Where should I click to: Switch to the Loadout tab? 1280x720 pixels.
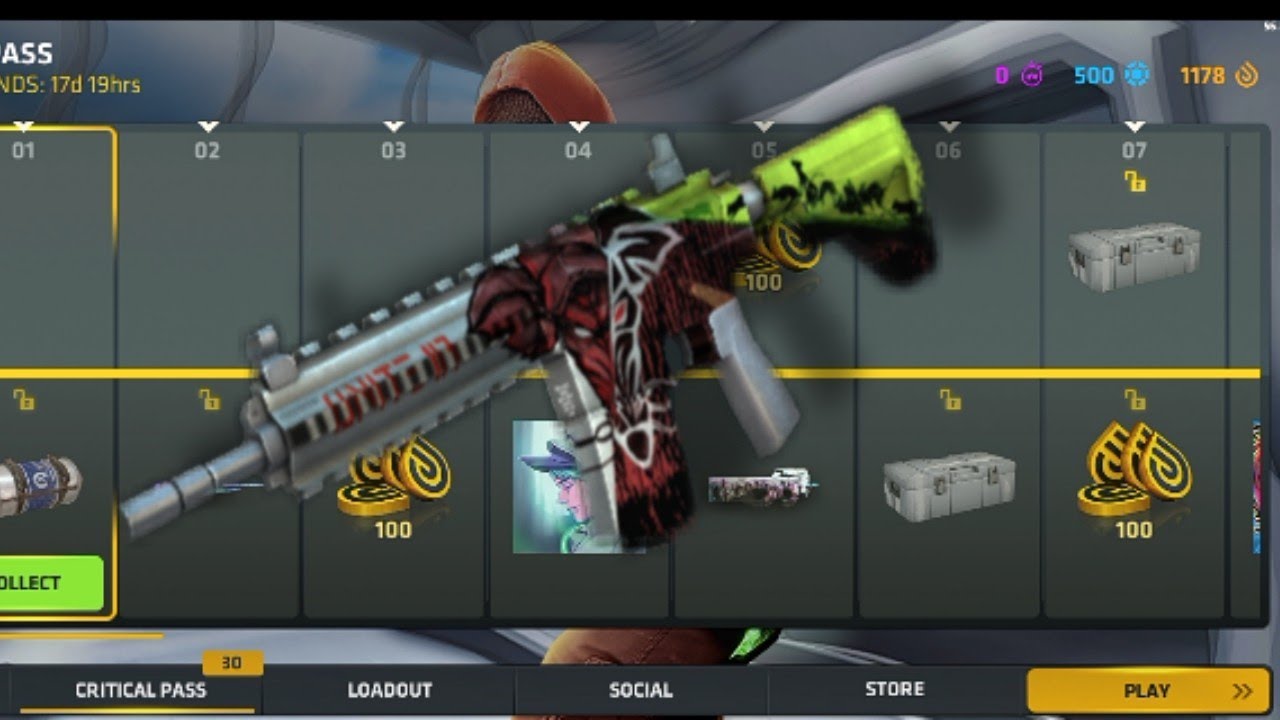coord(389,690)
